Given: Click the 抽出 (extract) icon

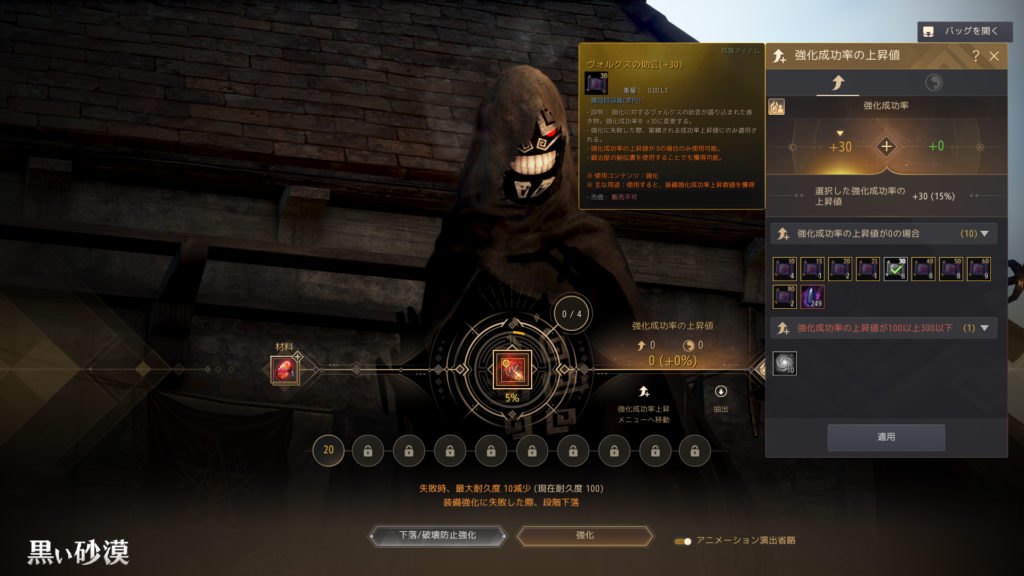Looking at the screenshot, I should 721,393.
